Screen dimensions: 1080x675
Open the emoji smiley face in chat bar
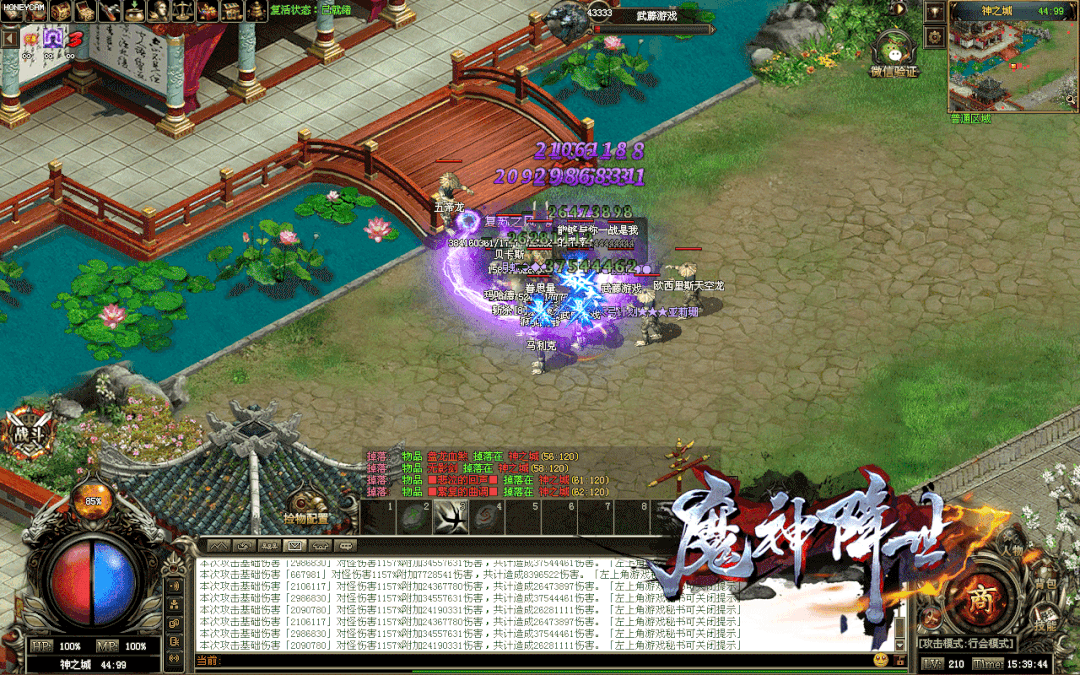click(x=880, y=660)
